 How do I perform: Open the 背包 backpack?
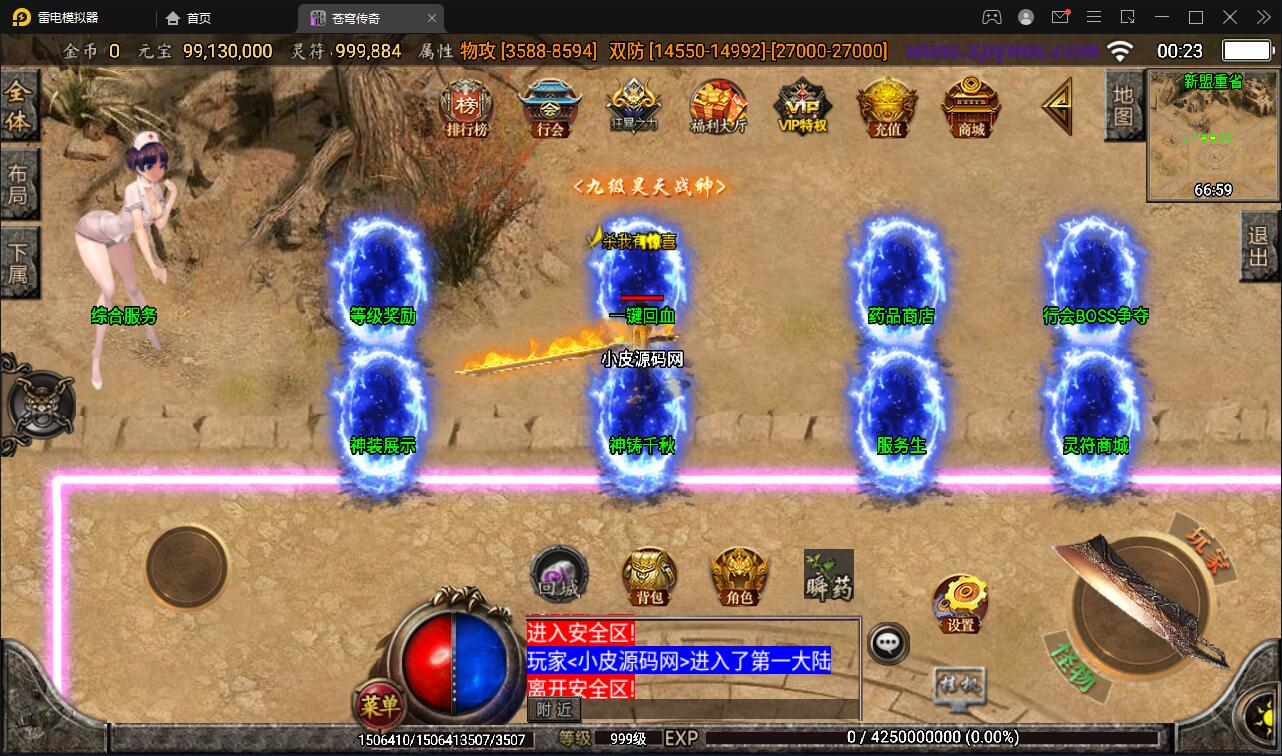click(649, 576)
